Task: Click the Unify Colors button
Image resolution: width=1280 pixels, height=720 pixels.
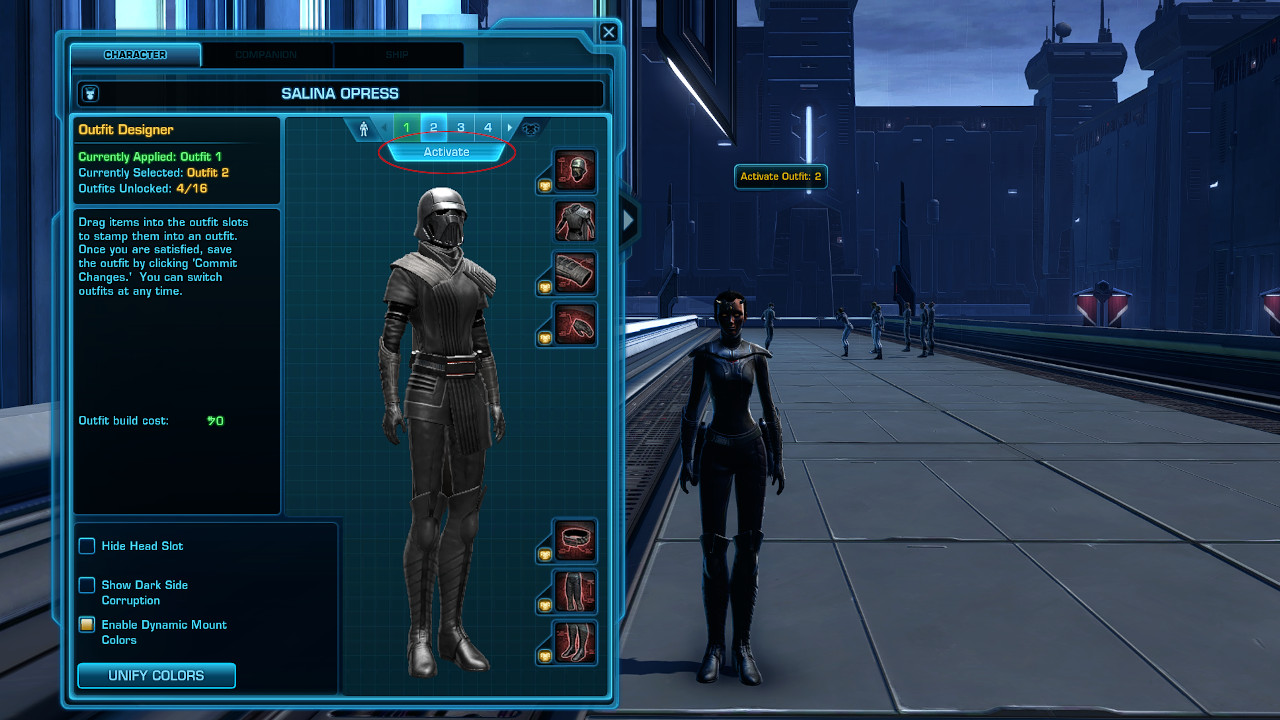Action: (155, 675)
